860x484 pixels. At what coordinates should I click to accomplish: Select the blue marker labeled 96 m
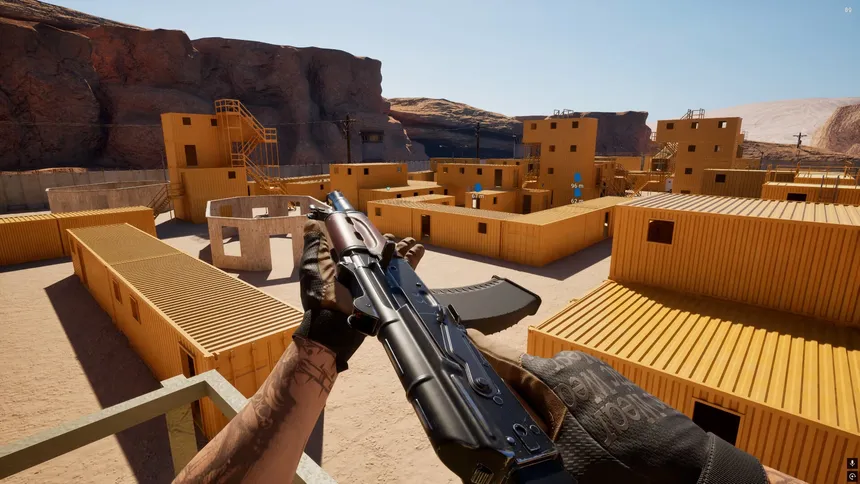pos(577,178)
